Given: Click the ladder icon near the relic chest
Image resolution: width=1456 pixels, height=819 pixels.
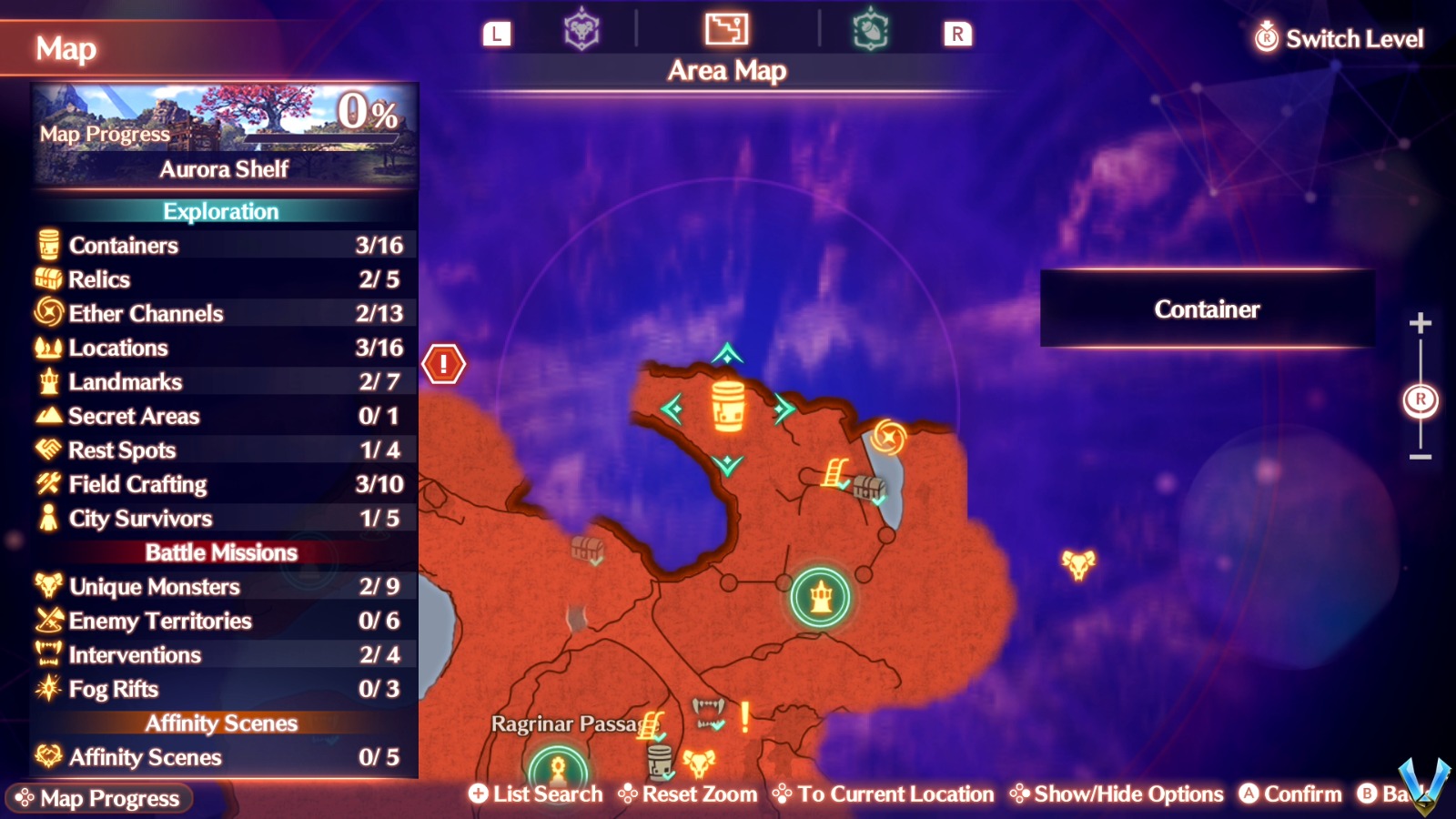Looking at the screenshot, I should coord(834,474).
